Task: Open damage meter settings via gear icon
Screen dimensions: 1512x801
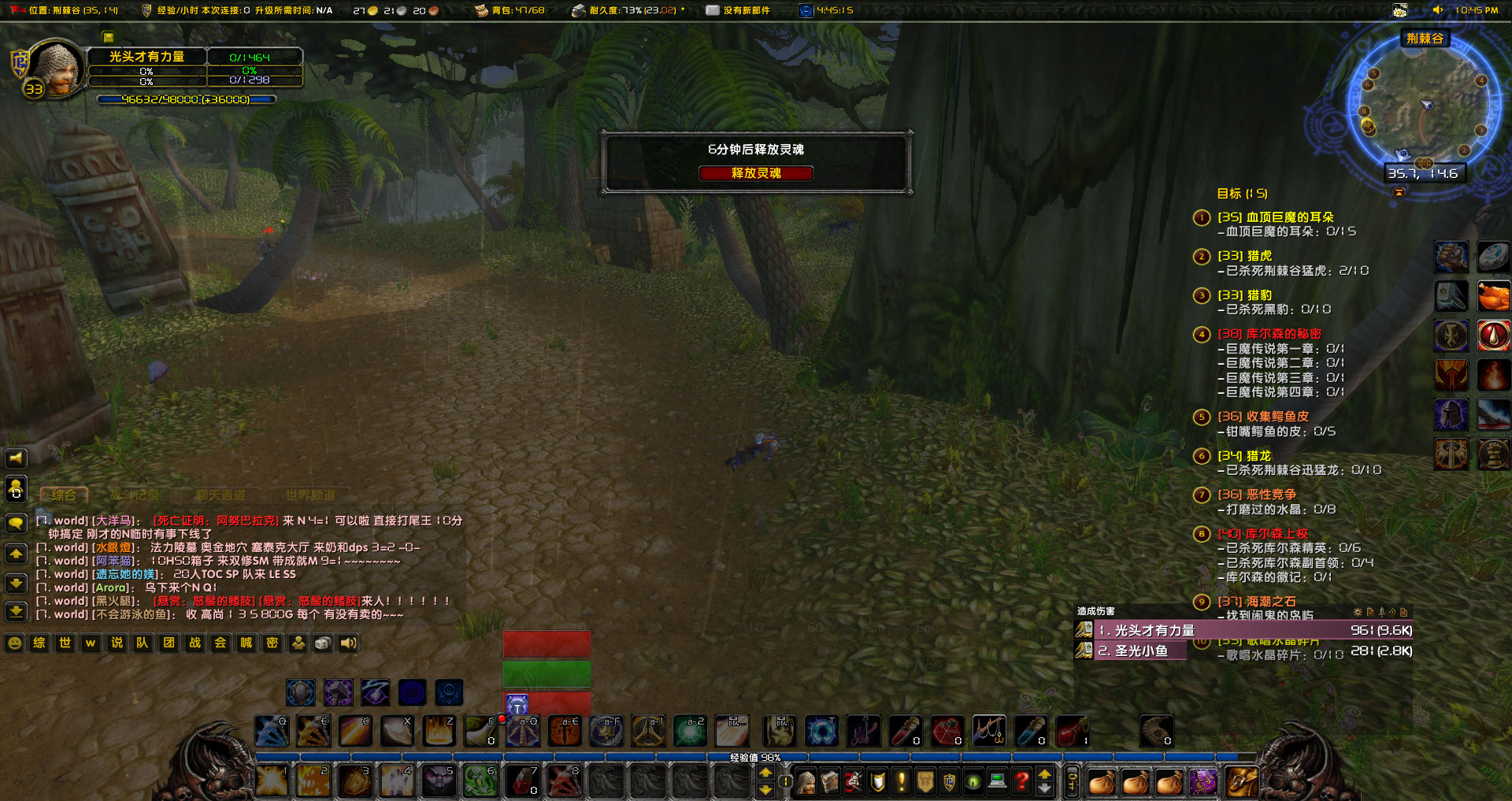Action: pyautogui.click(x=1358, y=613)
